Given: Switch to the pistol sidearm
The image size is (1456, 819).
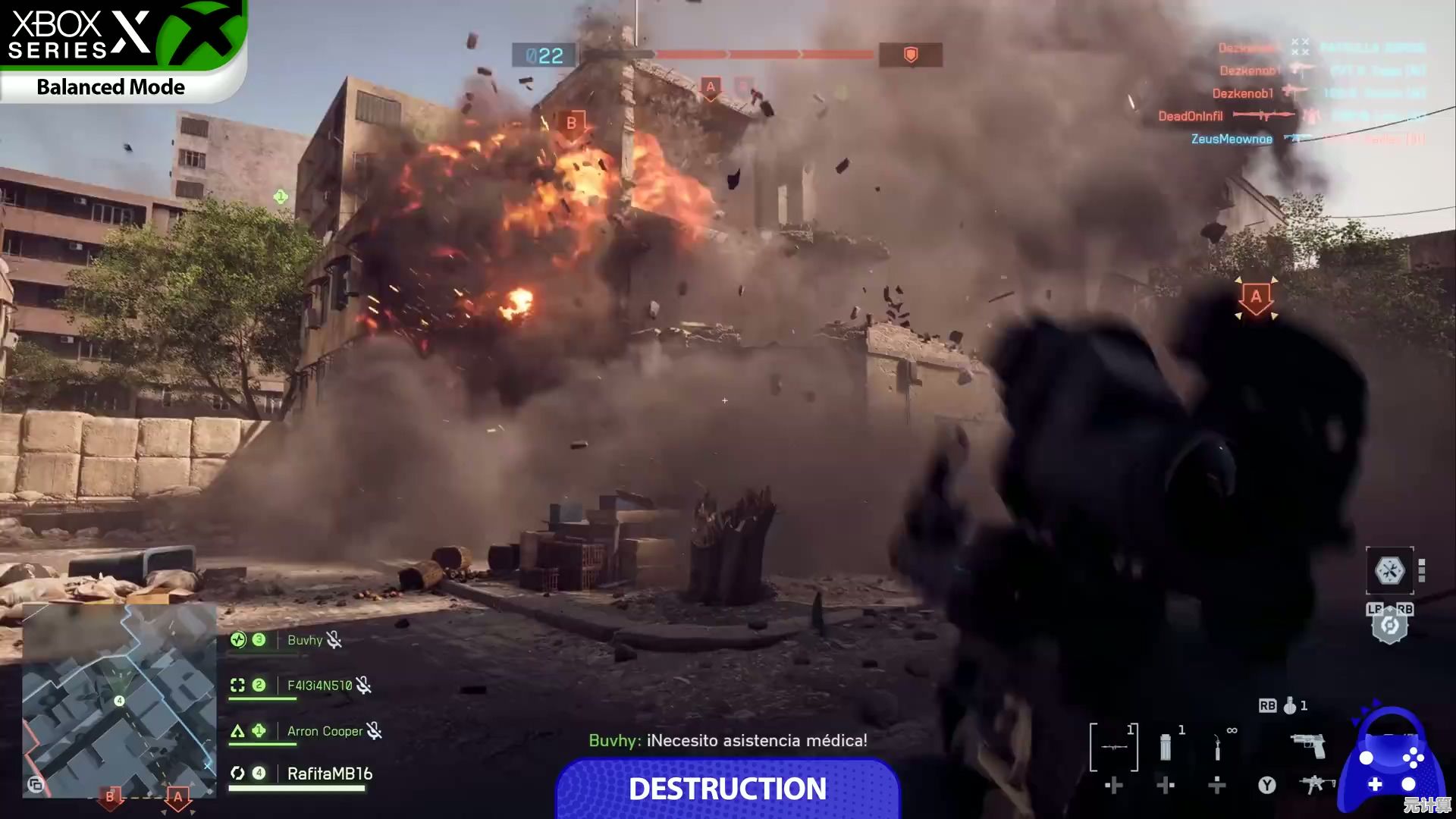Looking at the screenshot, I should pos(1308,745).
